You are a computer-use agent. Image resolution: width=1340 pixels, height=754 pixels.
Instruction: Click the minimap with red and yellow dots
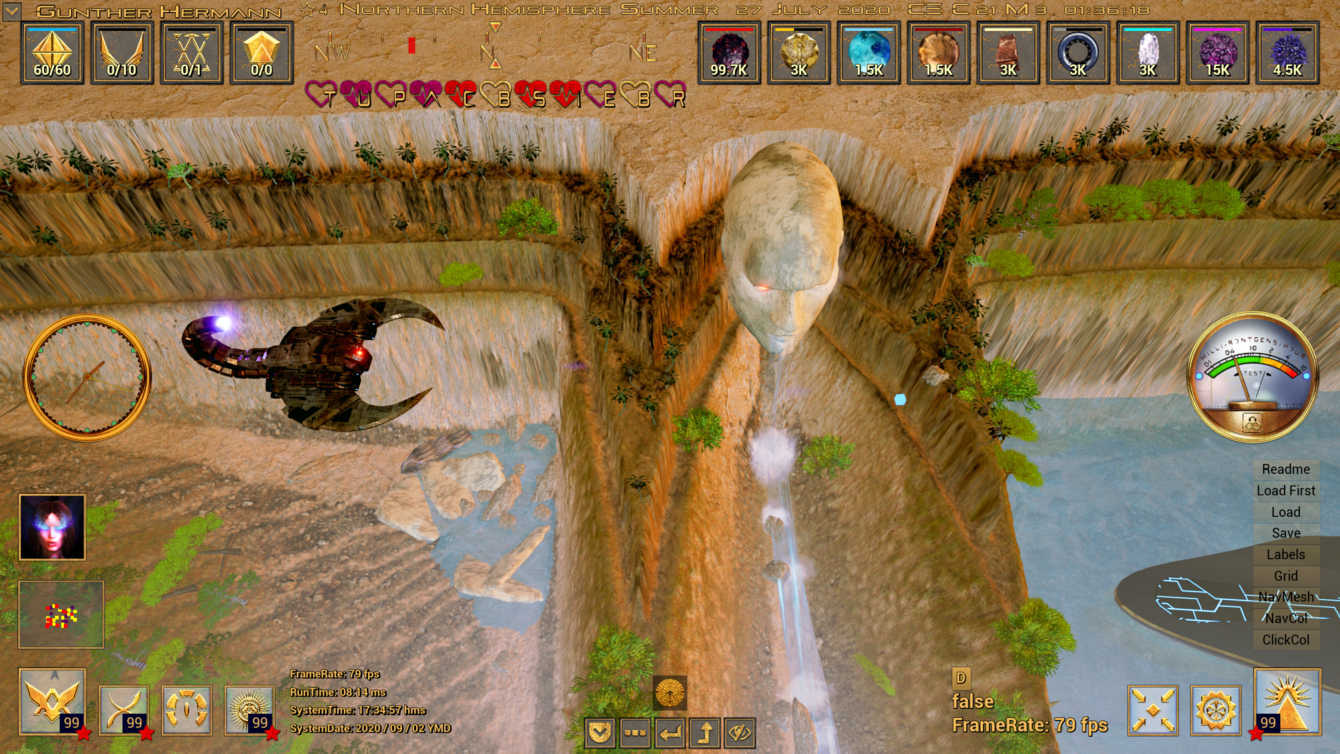(61, 614)
